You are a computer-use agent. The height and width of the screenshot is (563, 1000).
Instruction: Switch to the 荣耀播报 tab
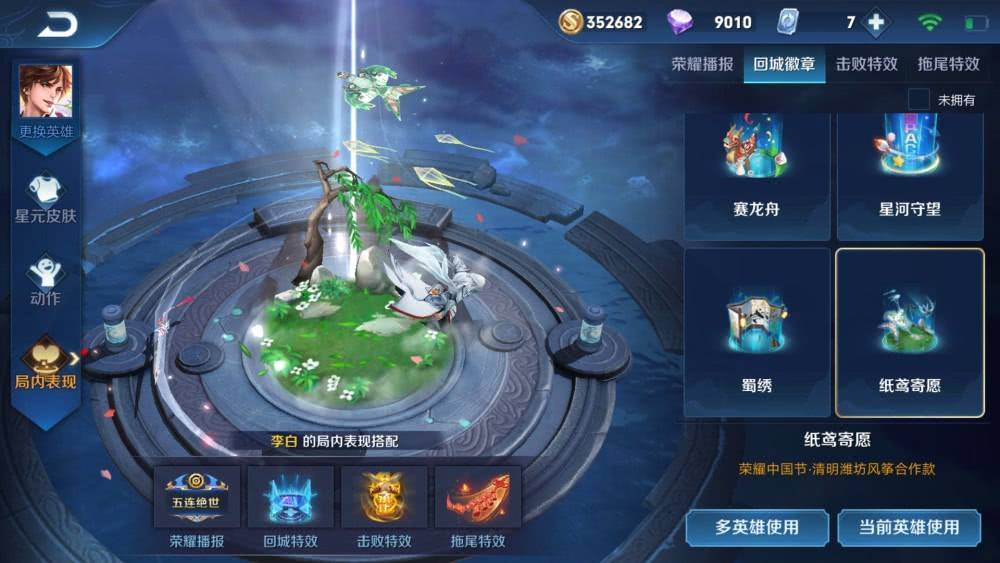(x=702, y=65)
